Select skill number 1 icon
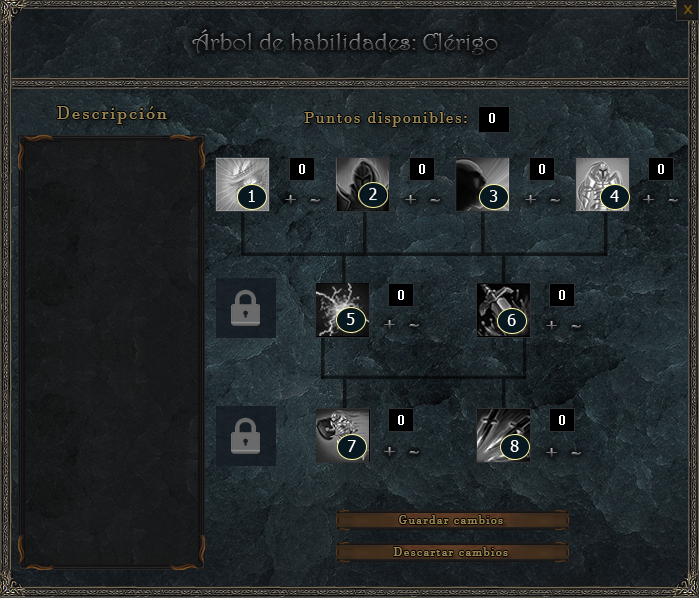699x598 pixels. 243,184
